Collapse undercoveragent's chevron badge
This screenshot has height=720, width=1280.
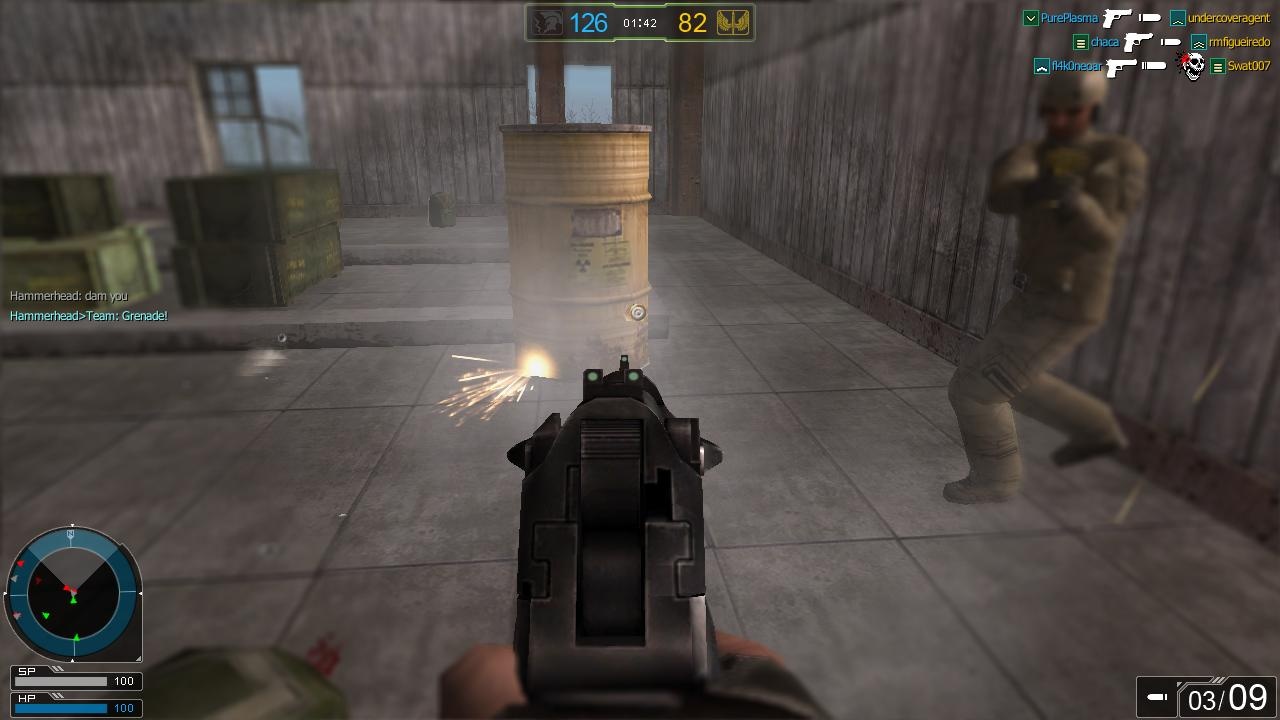[x=1176, y=18]
